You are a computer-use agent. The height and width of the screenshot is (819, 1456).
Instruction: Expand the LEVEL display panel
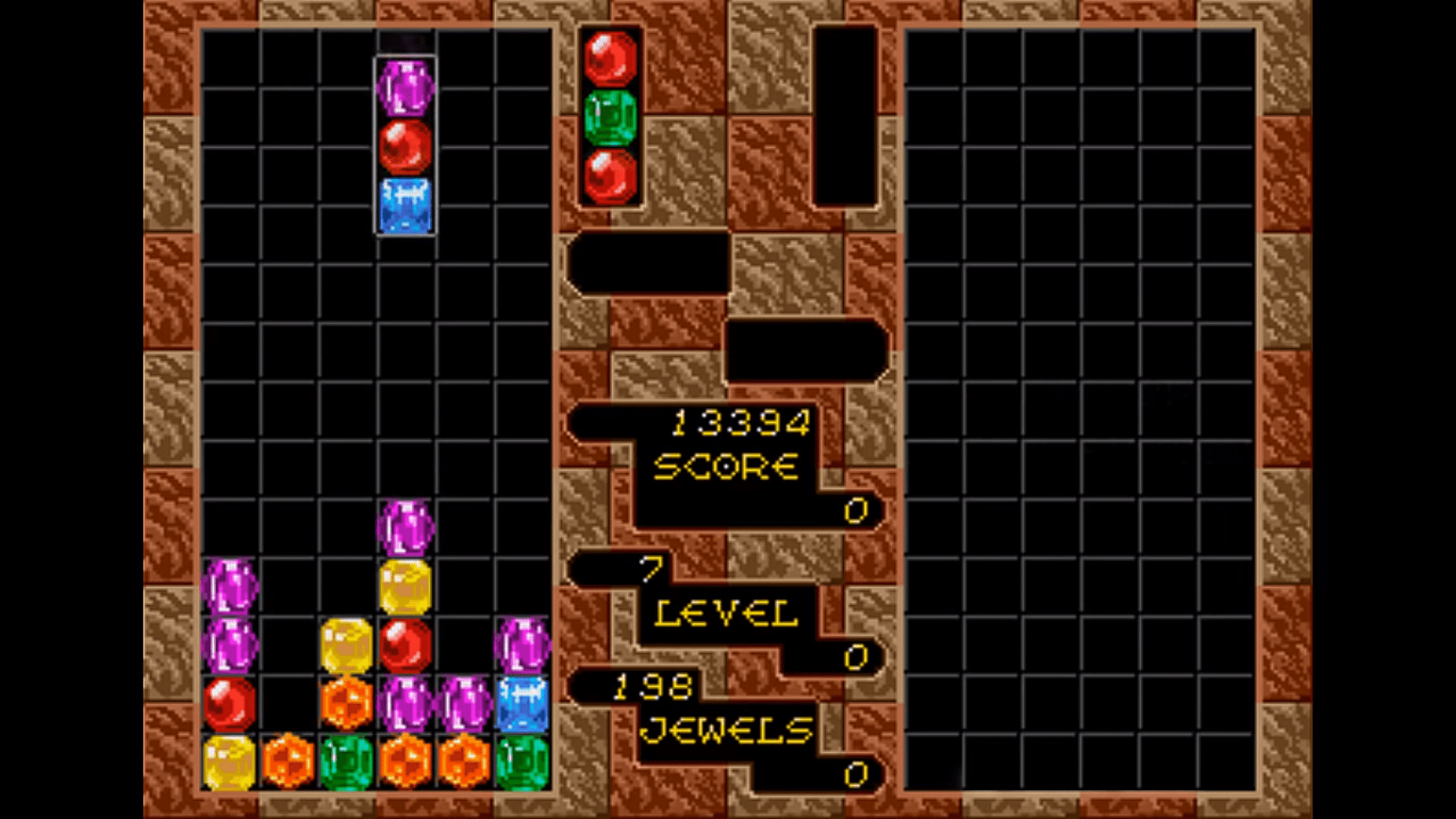(x=724, y=610)
